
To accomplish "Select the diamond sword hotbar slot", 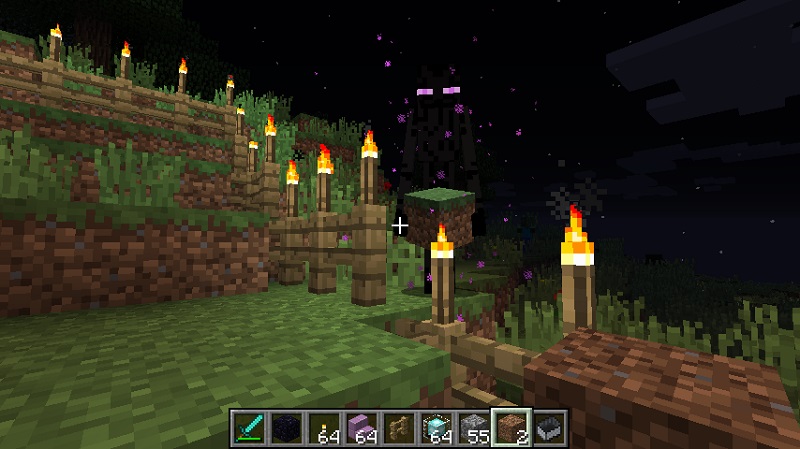I will click(248, 427).
